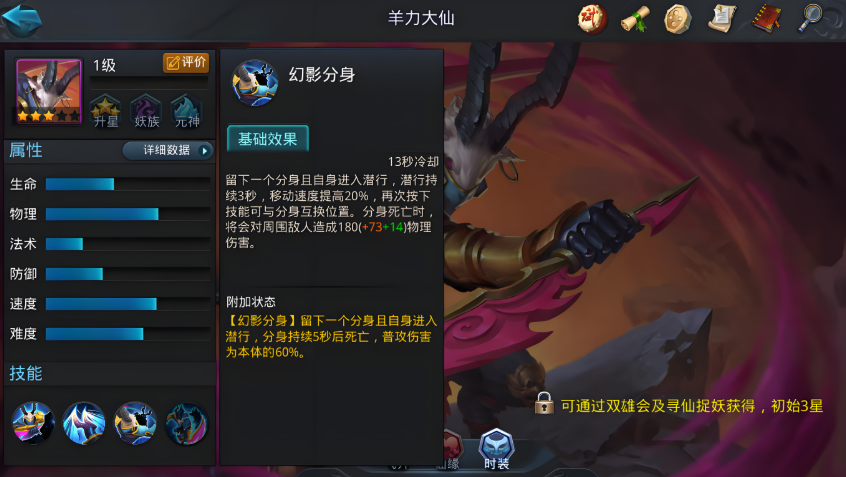
Task: Open the bronze coin token icon
Action: pos(678,18)
